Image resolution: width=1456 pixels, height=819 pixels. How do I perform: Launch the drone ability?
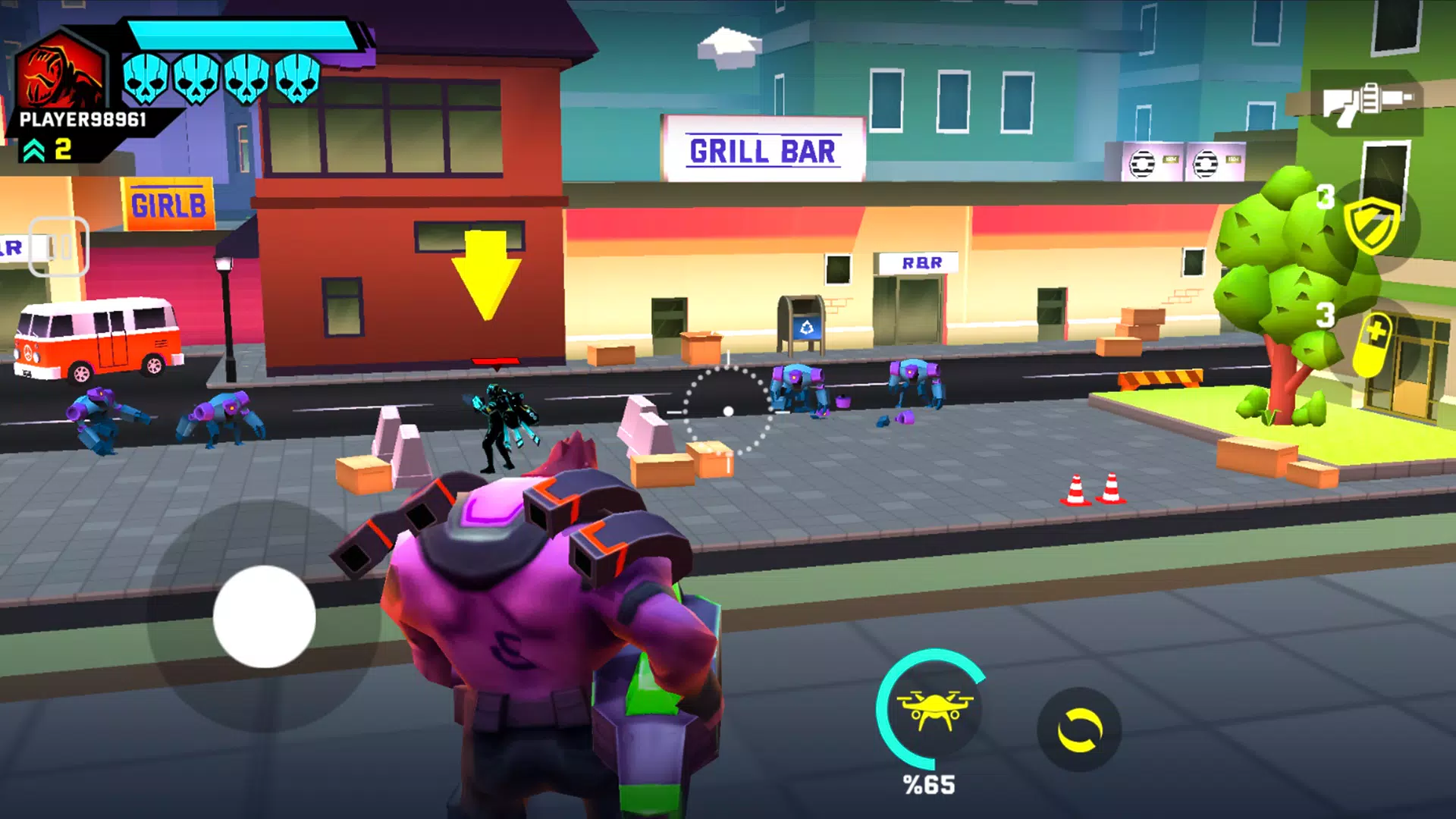pos(933,709)
